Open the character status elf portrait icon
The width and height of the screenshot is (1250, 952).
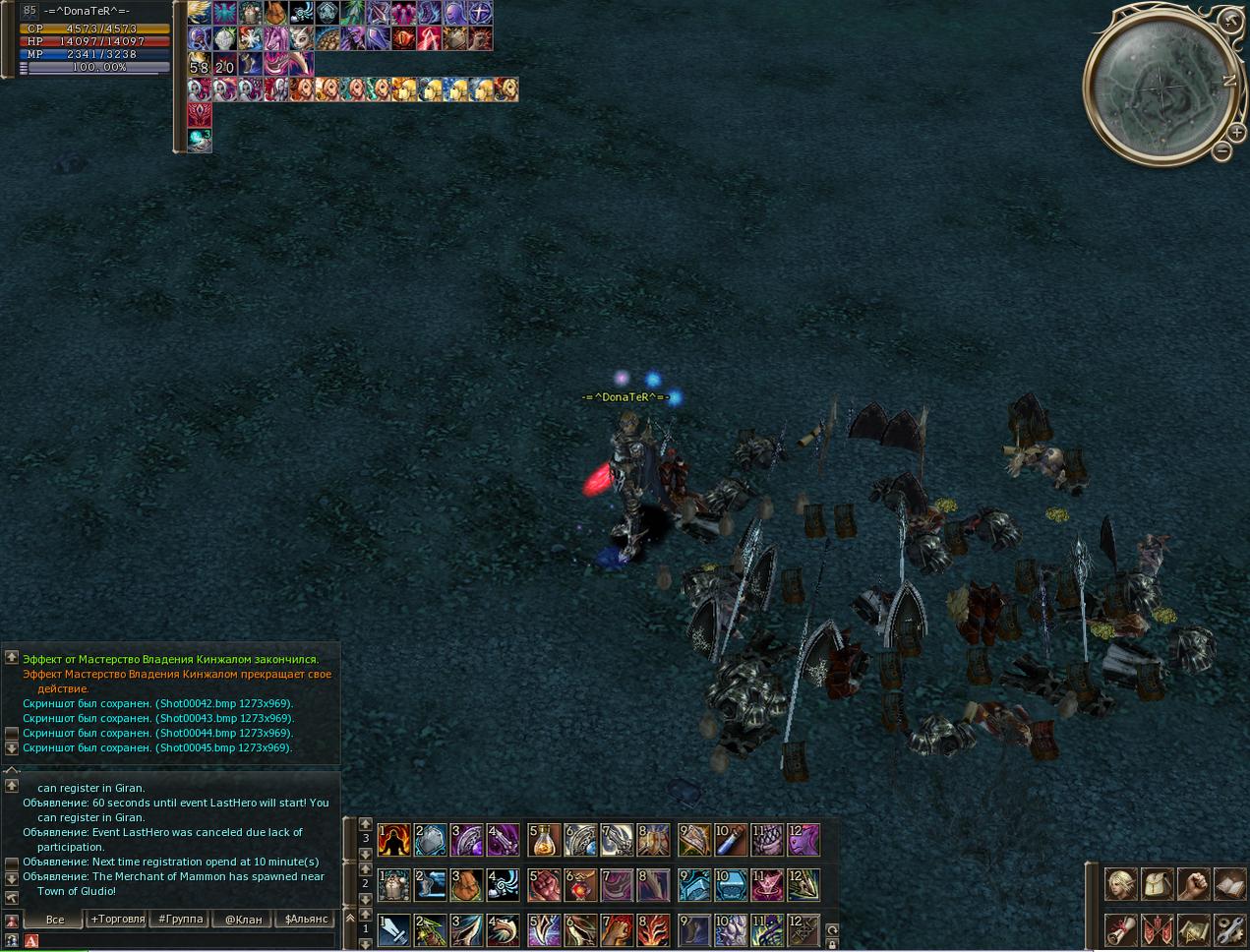click(x=1120, y=884)
